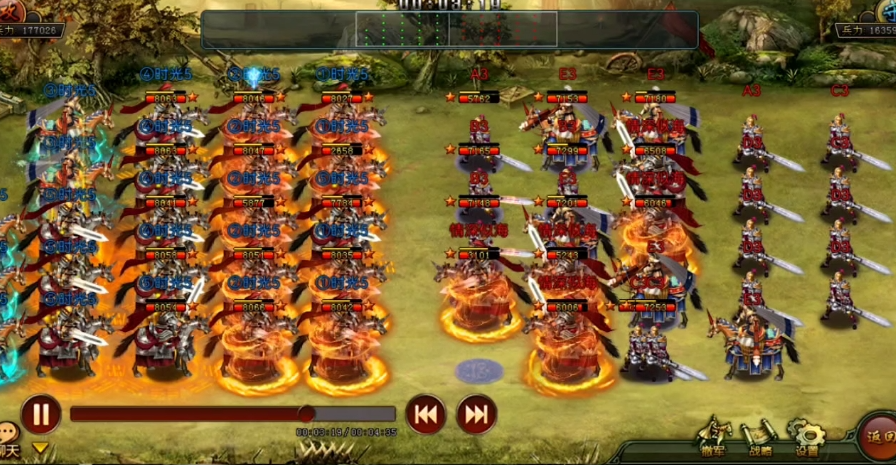
Task: Open the 撤军 retreat option
Action: coord(713,437)
